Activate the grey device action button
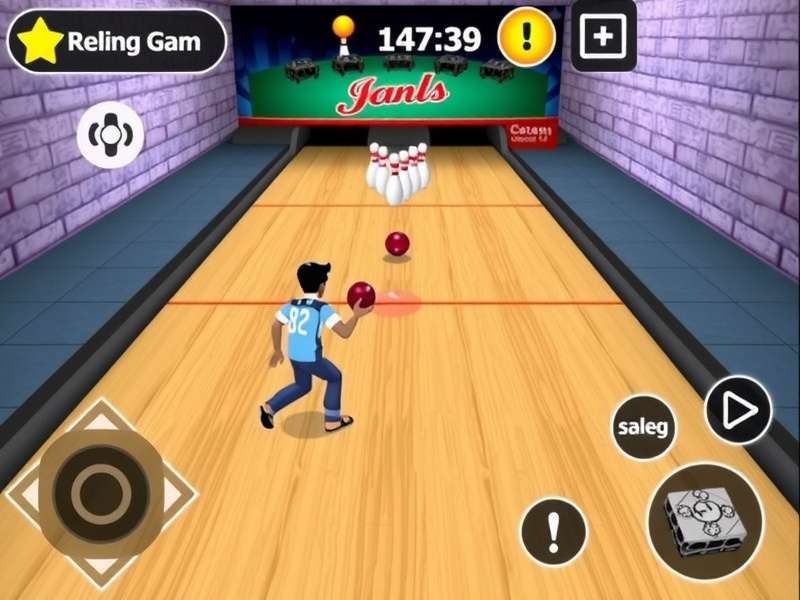 pyautogui.click(x=705, y=521)
